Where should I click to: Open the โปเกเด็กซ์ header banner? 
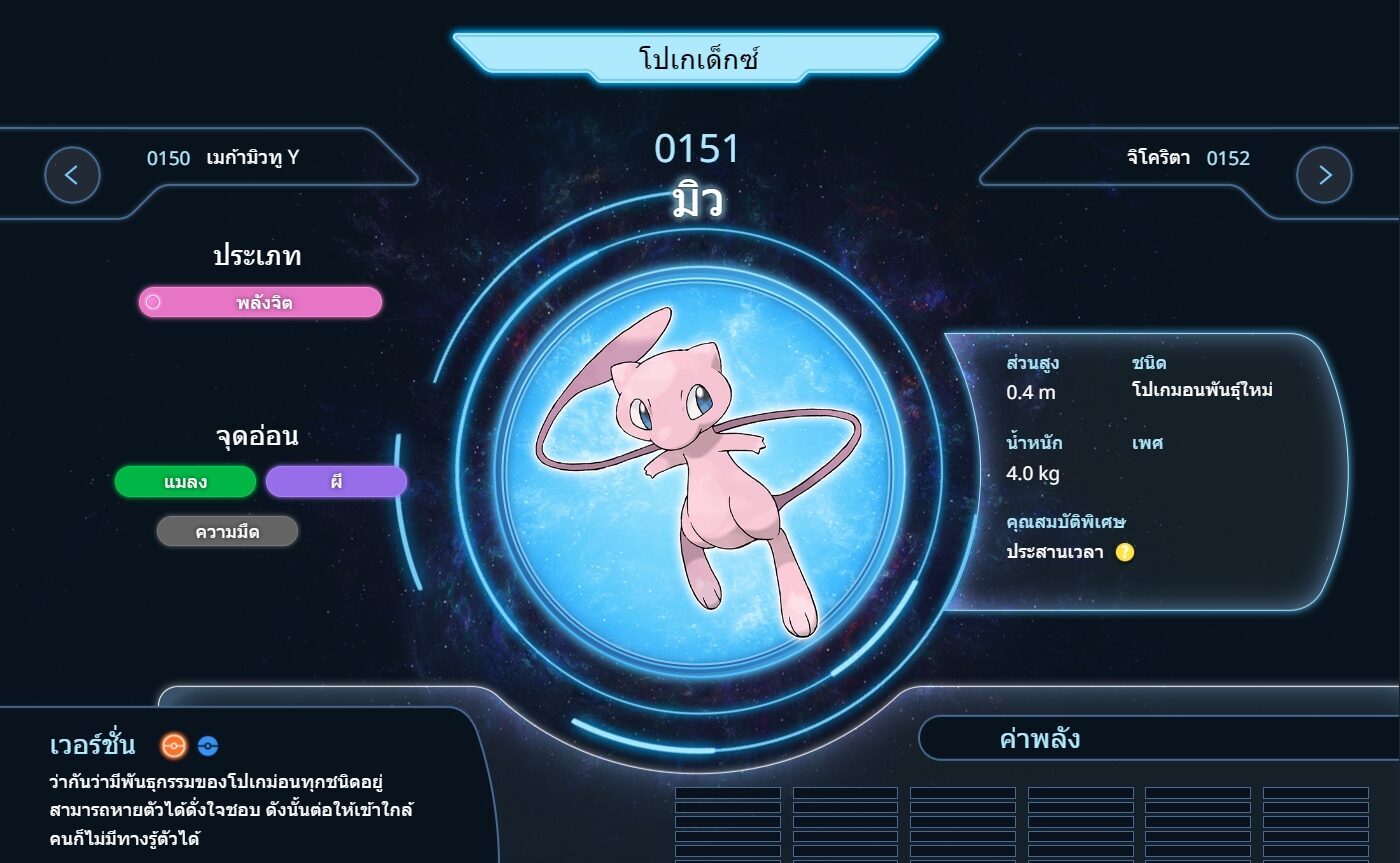point(697,58)
